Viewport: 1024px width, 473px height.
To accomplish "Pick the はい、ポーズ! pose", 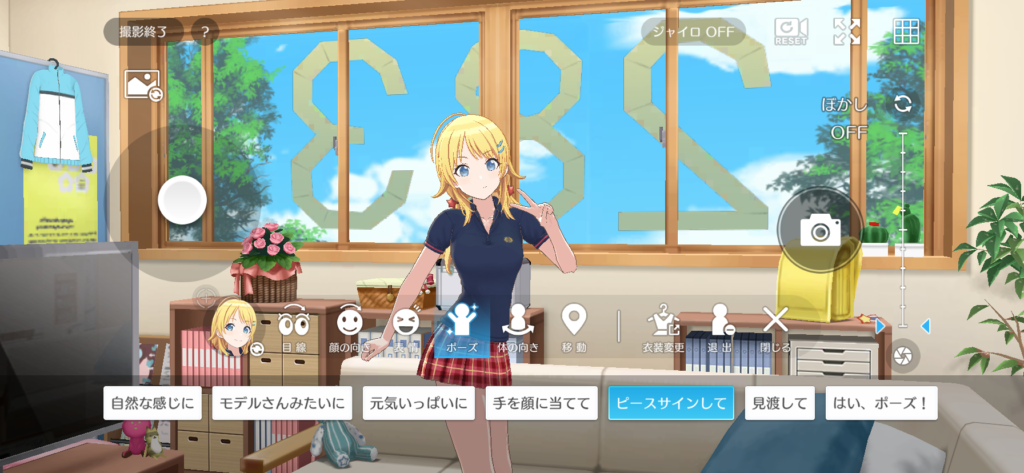I will (881, 404).
